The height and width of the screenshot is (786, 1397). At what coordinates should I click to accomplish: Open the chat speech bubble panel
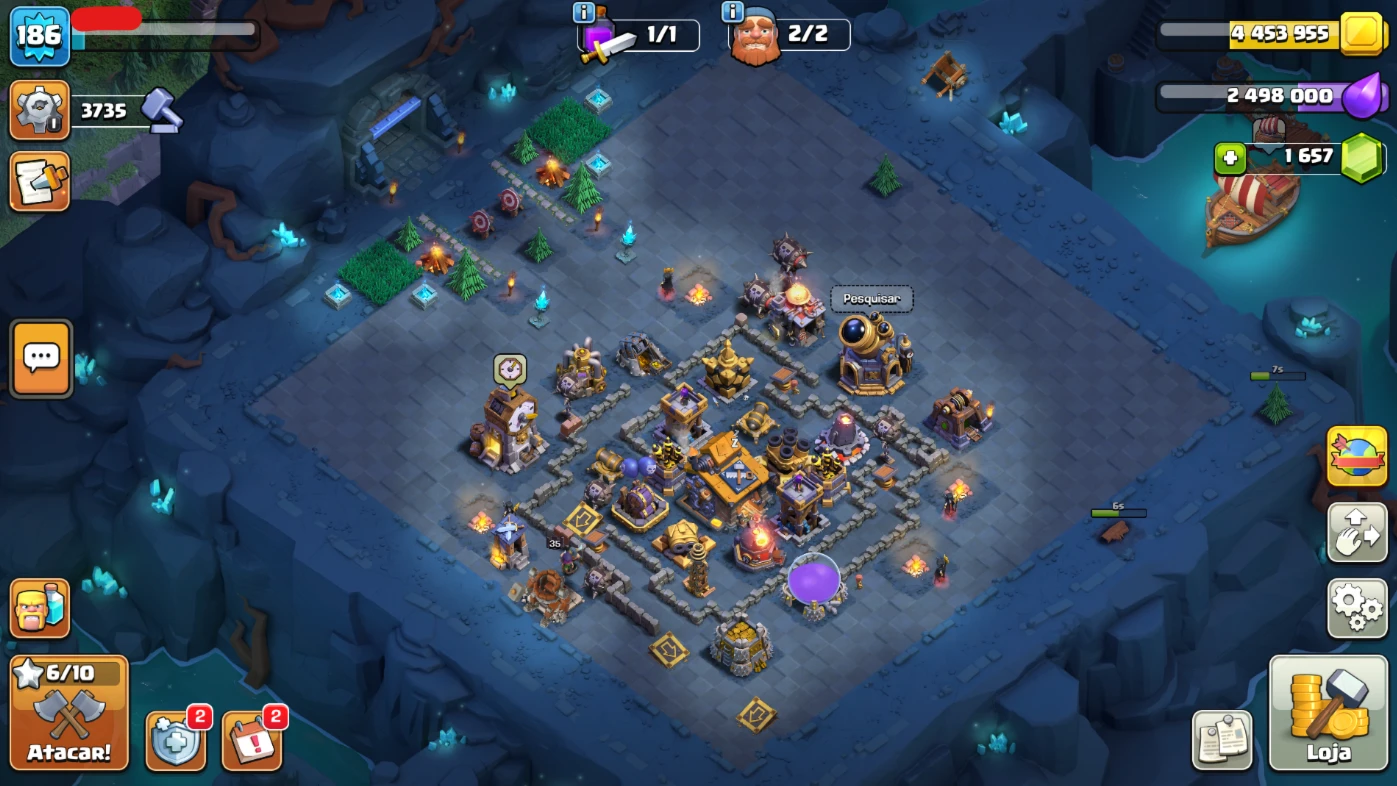41,358
